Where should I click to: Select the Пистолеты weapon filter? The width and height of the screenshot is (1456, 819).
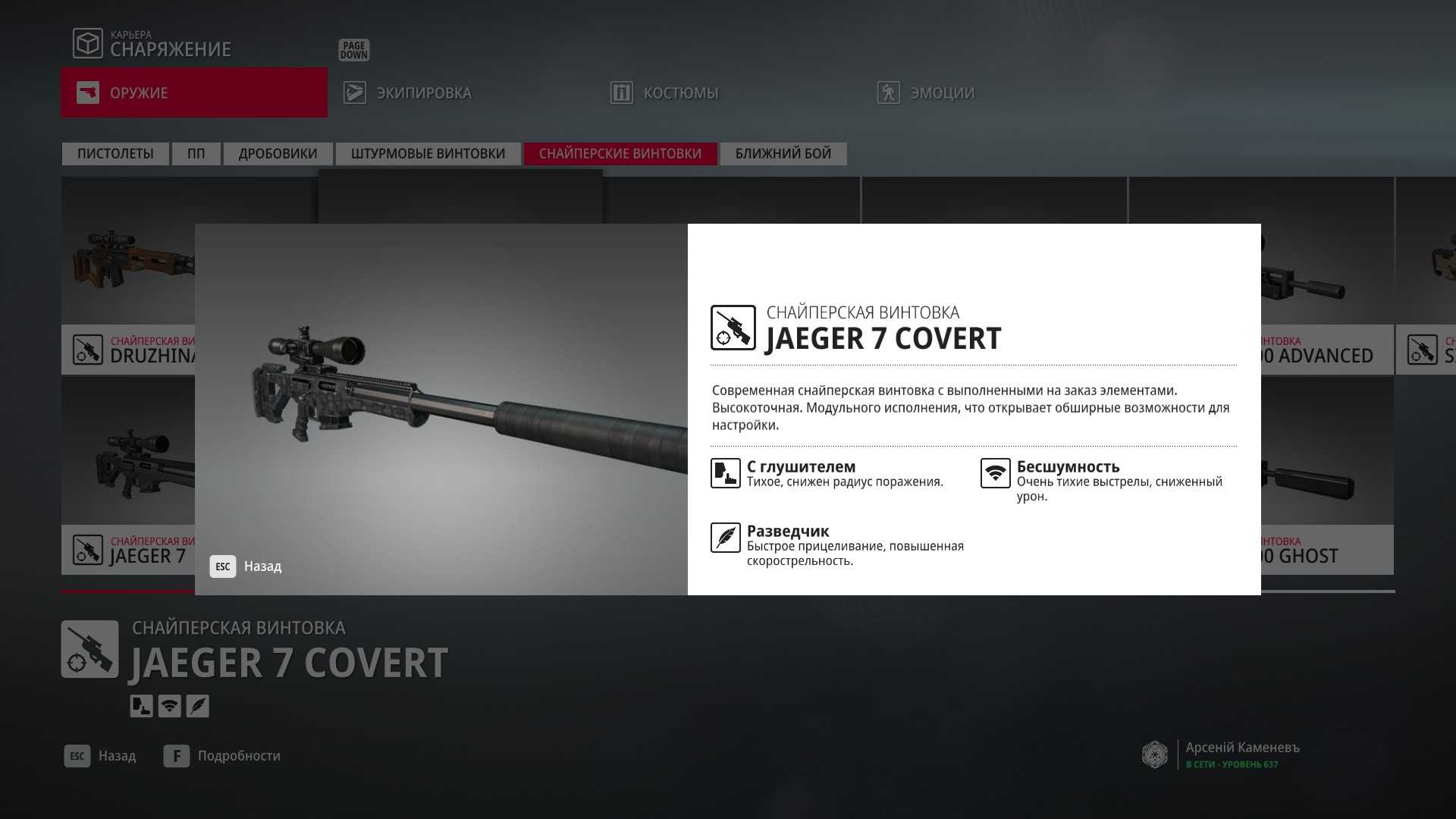(115, 154)
